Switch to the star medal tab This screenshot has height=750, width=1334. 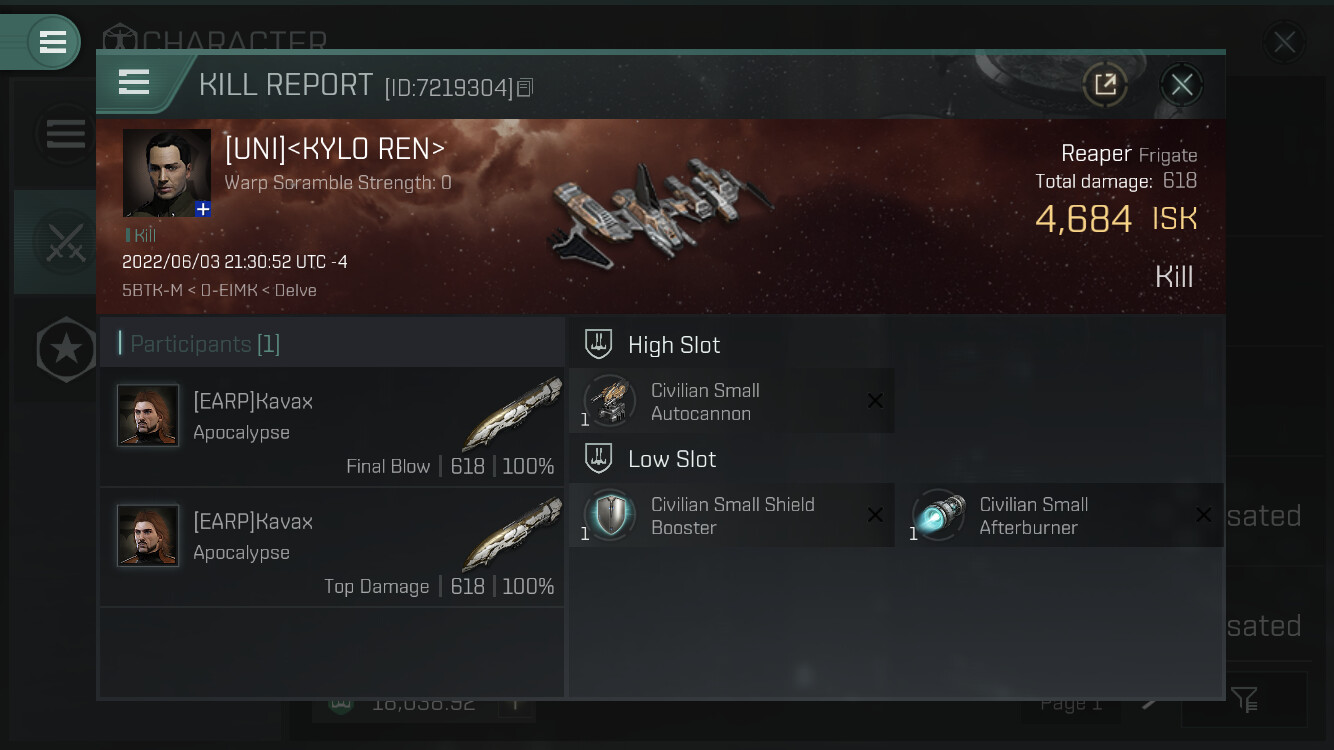[x=66, y=349]
